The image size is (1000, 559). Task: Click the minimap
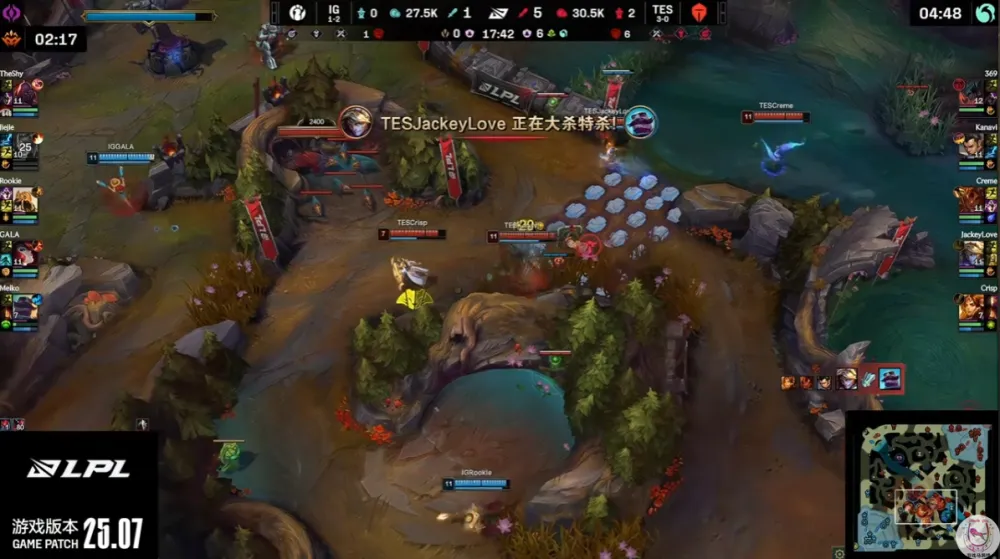click(x=920, y=482)
